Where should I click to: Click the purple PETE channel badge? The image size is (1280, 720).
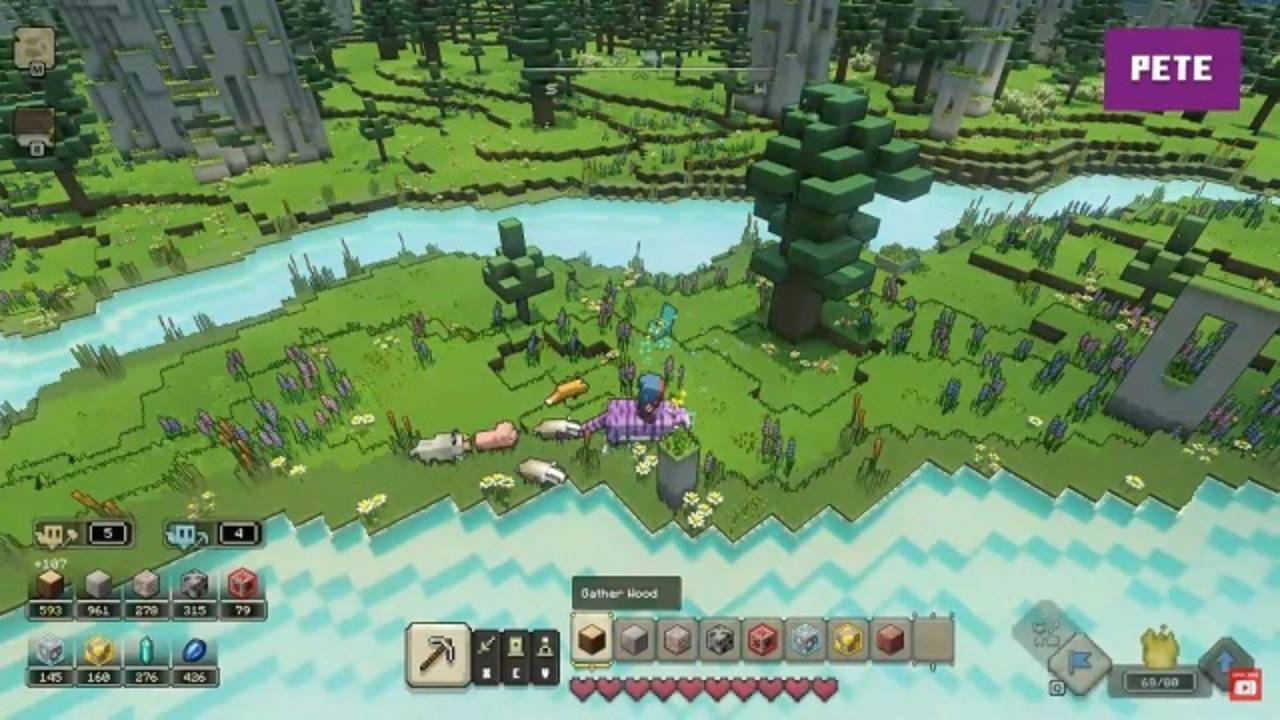coord(1171,68)
